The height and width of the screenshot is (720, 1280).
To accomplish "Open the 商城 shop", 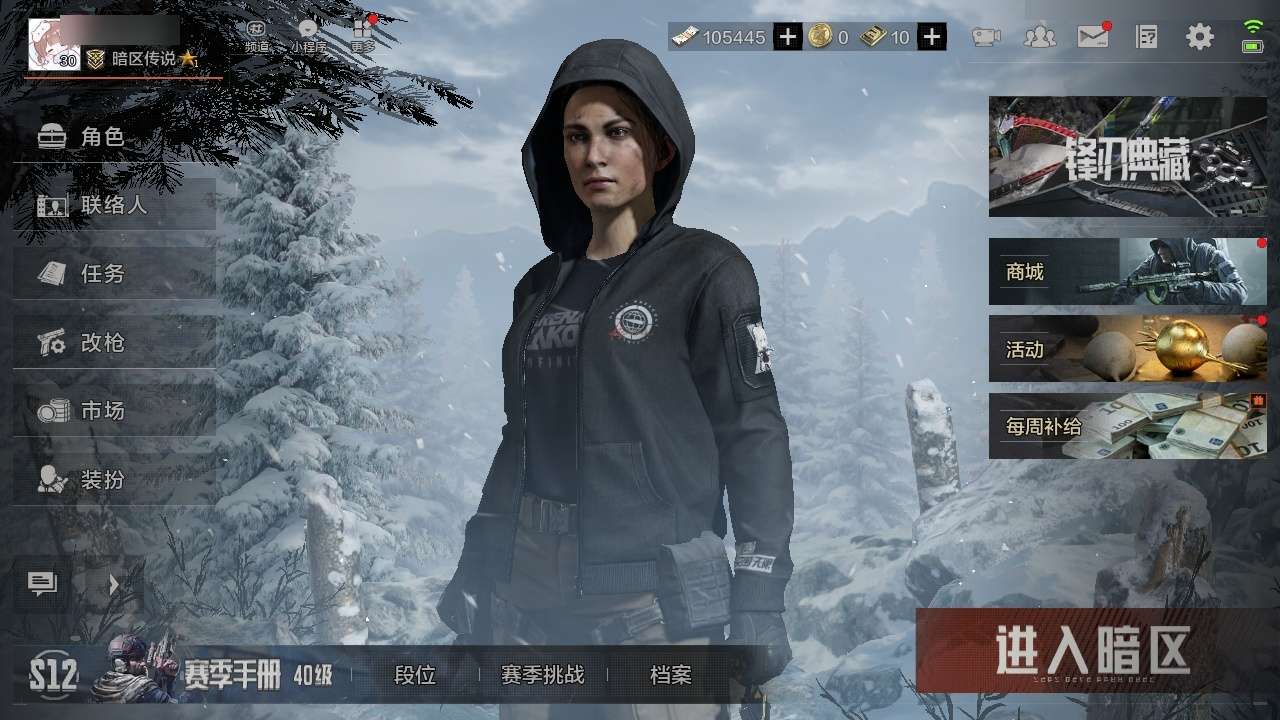I will tap(1127, 271).
